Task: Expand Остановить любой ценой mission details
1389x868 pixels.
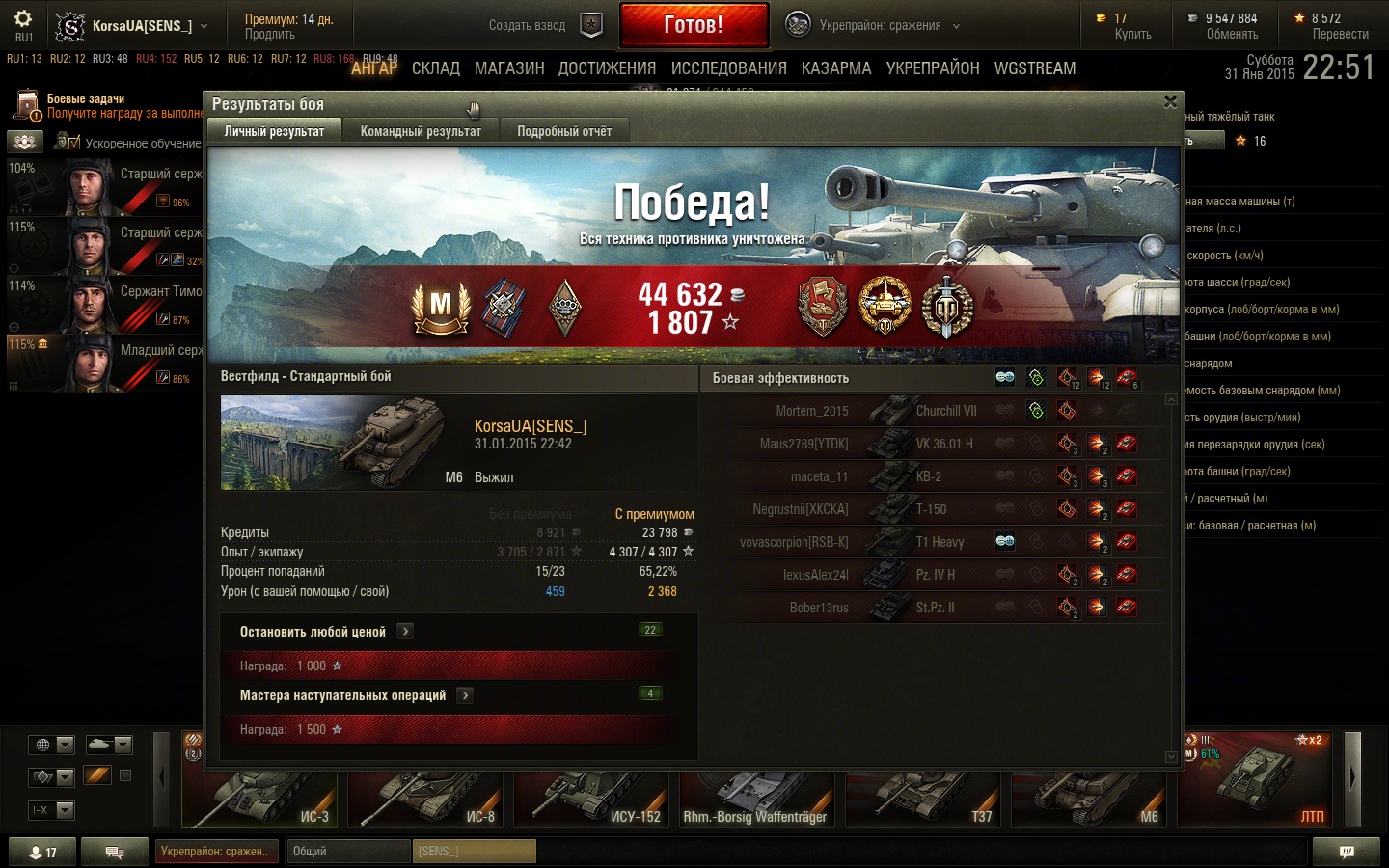Action: click(x=406, y=632)
